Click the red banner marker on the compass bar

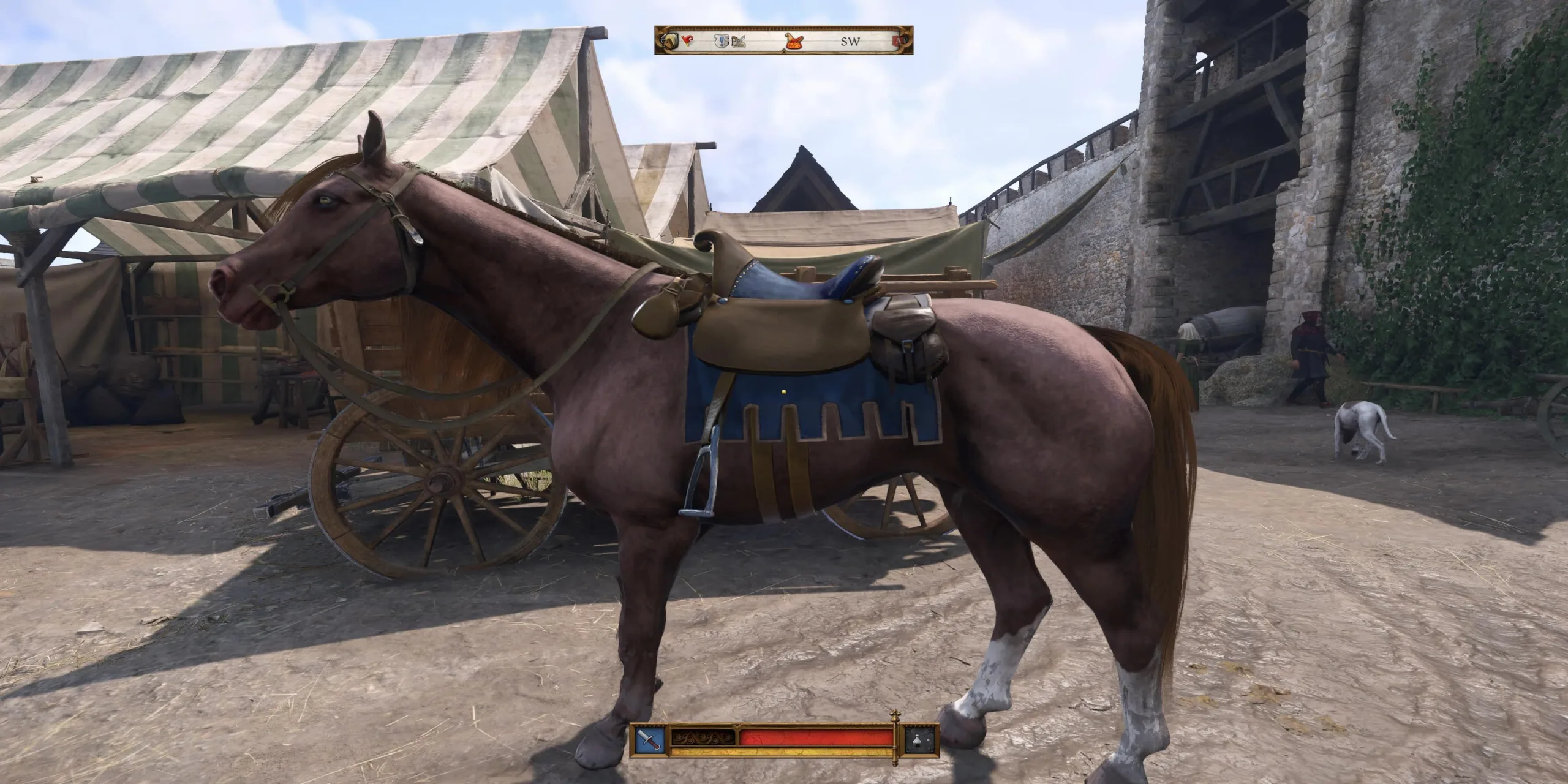[687, 42]
